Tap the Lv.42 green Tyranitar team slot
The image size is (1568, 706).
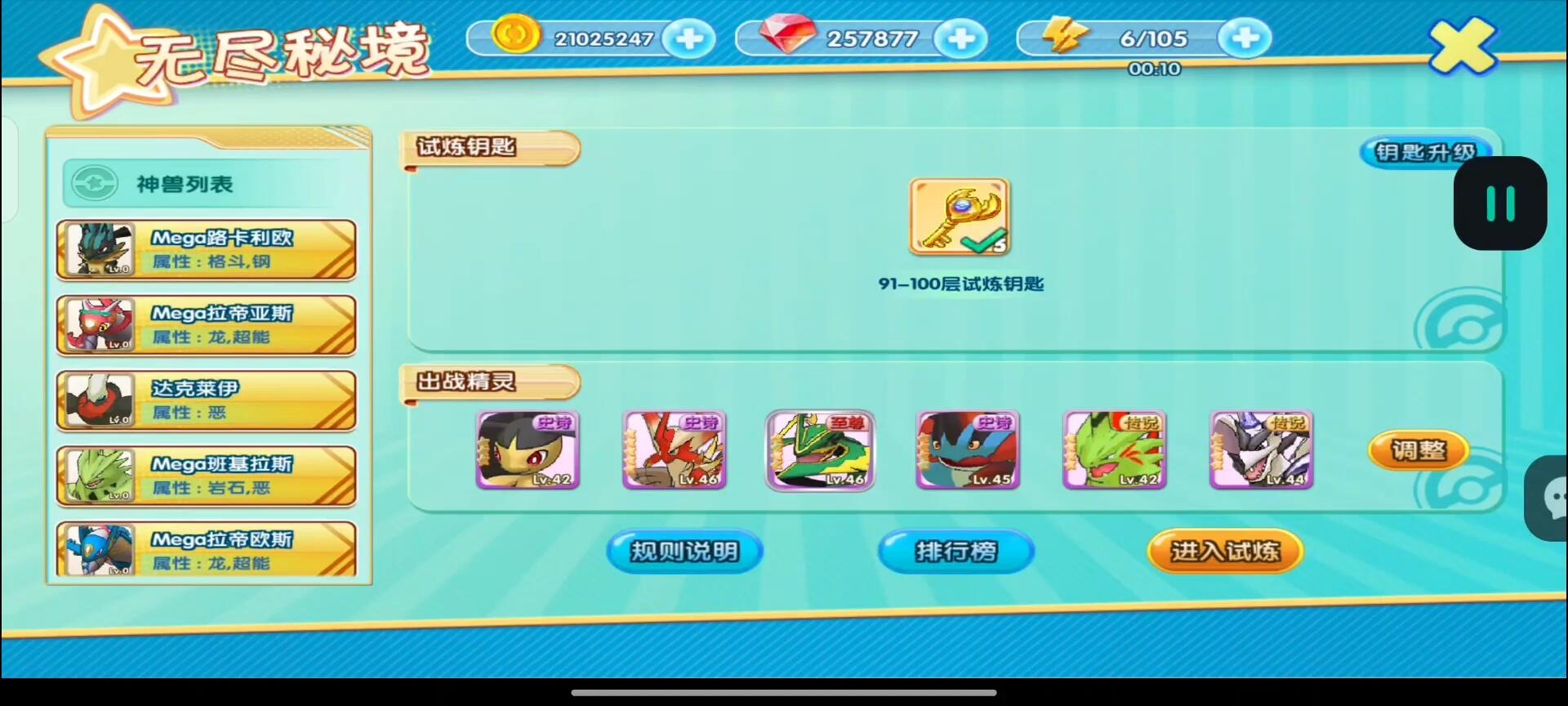point(1114,450)
